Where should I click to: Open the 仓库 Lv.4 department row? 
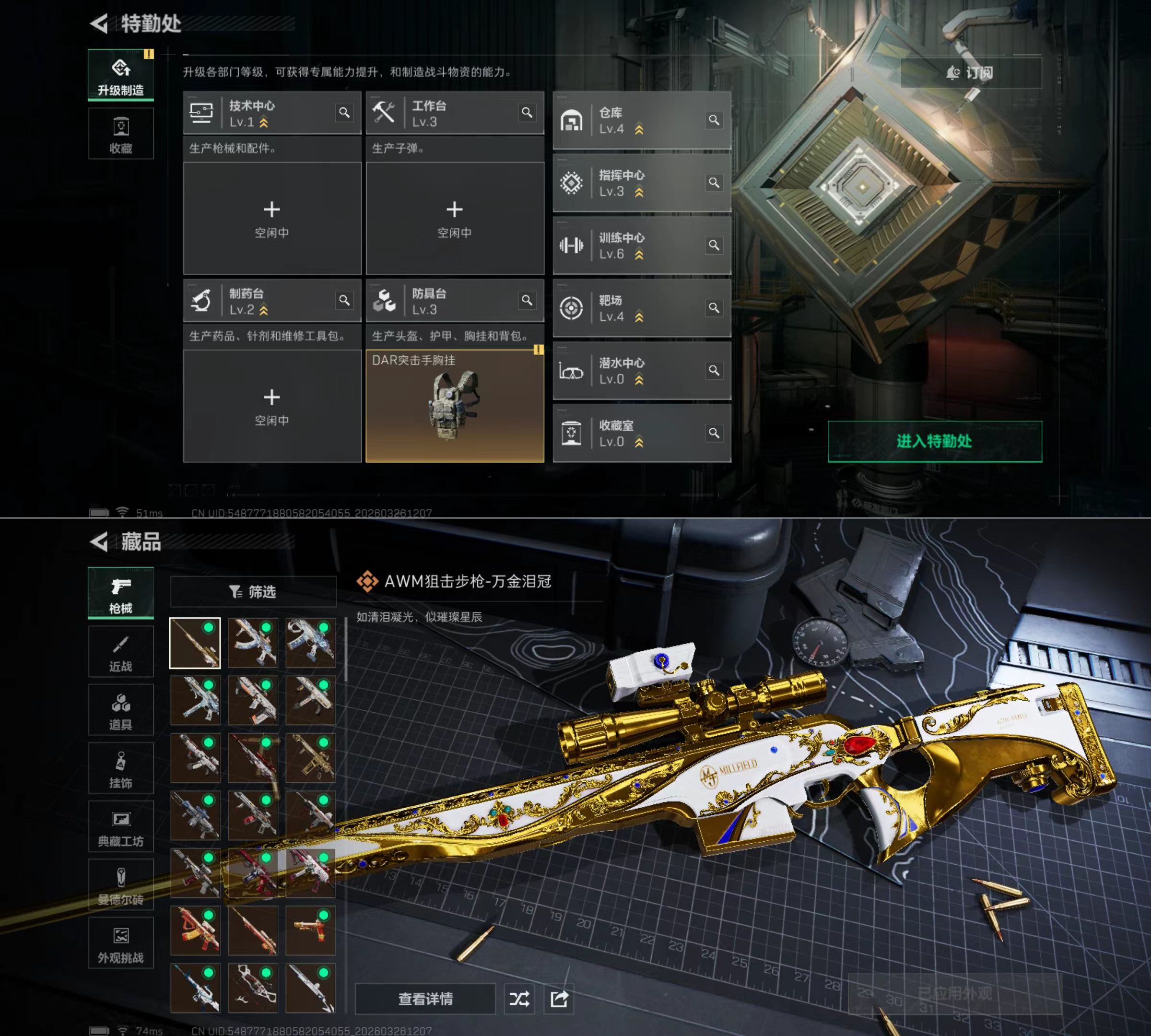pyautogui.click(x=642, y=121)
